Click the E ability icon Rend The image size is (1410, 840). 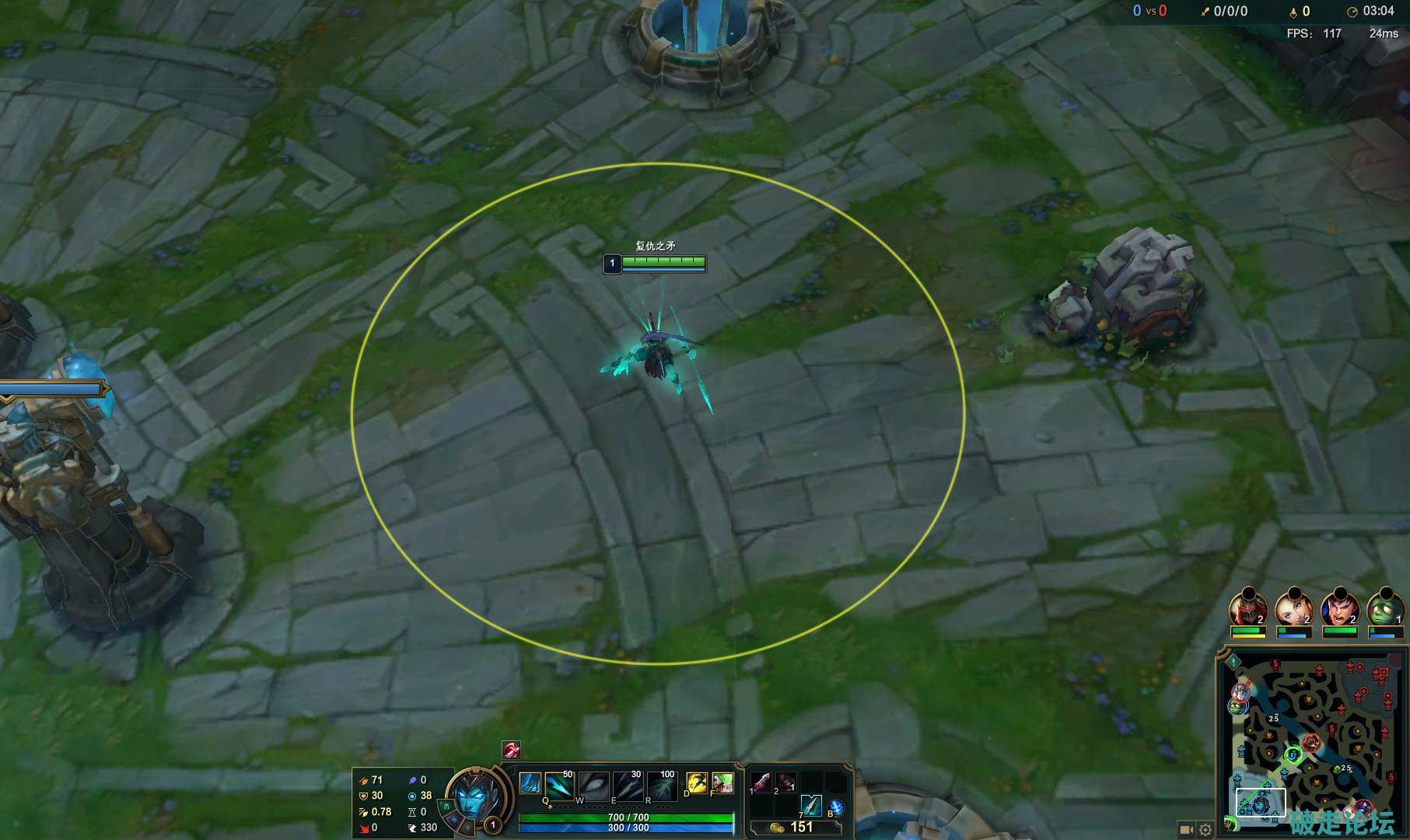(x=628, y=786)
